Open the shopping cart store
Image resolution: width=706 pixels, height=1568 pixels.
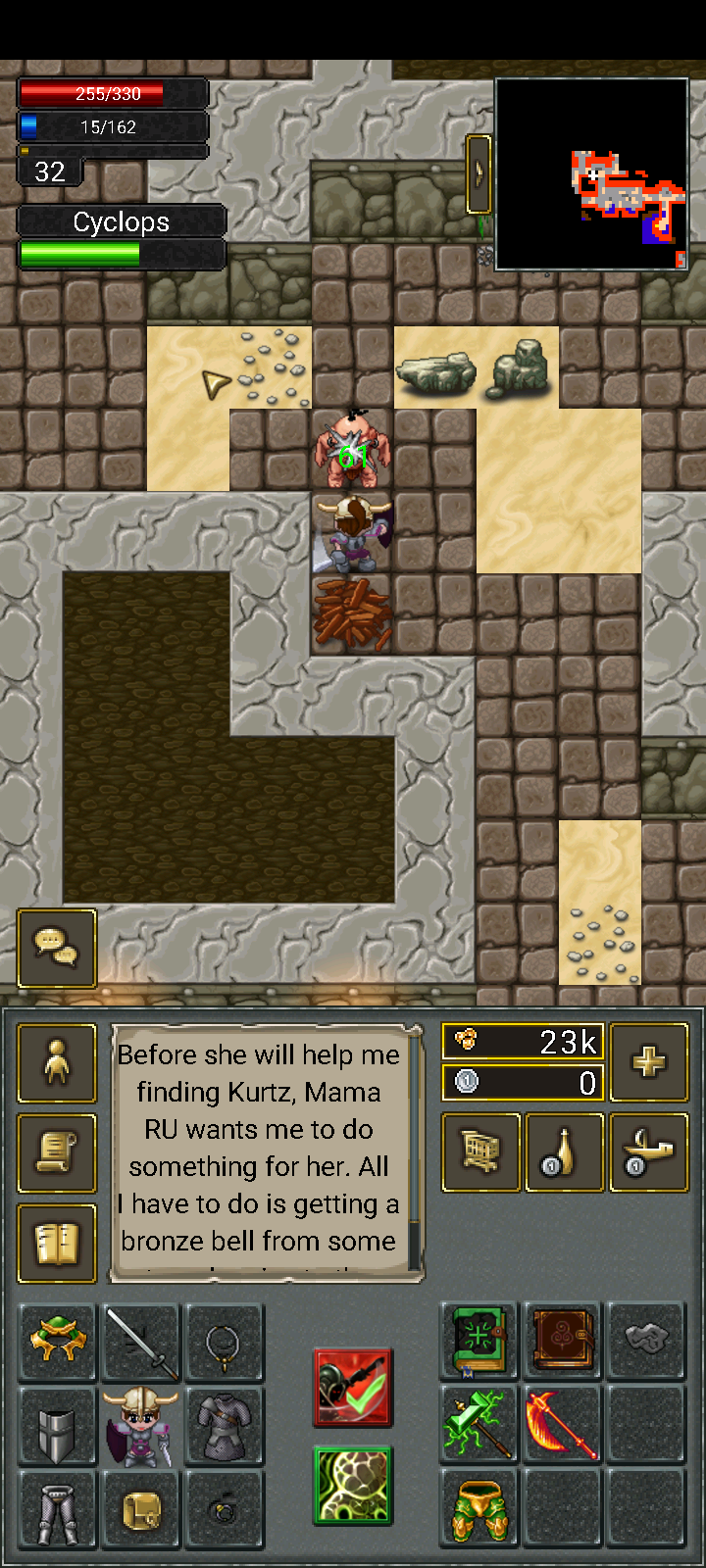coord(480,1152)
